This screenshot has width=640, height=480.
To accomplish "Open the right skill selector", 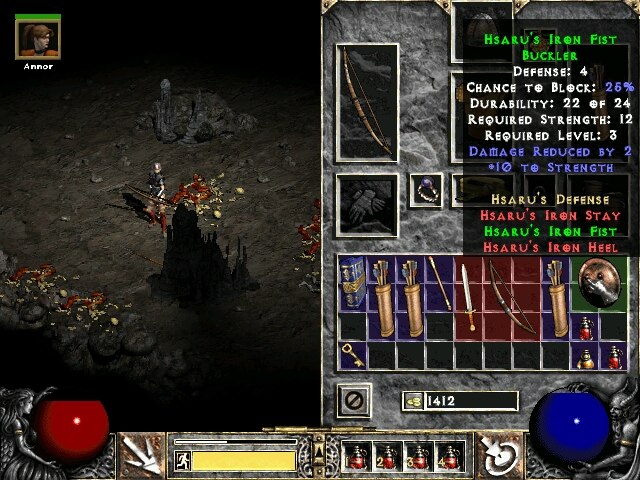I will coord(497,456).
